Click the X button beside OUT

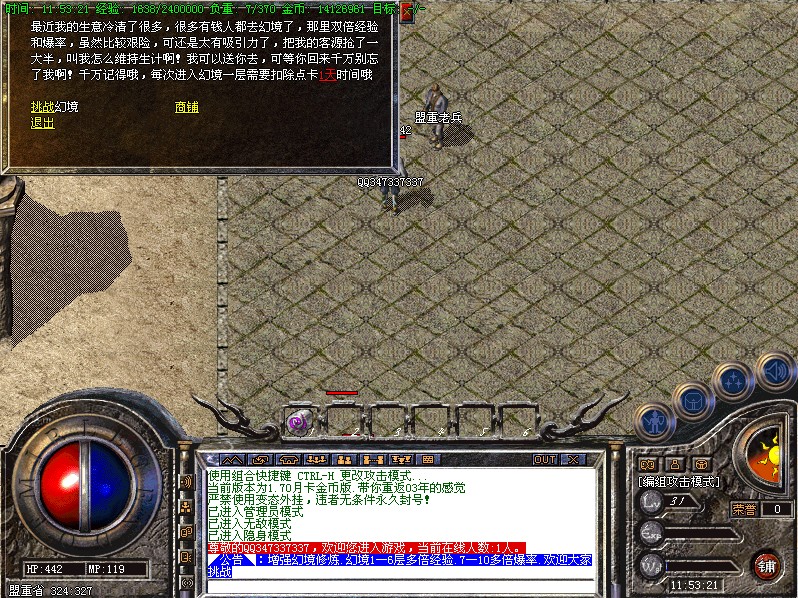[572, 459]
